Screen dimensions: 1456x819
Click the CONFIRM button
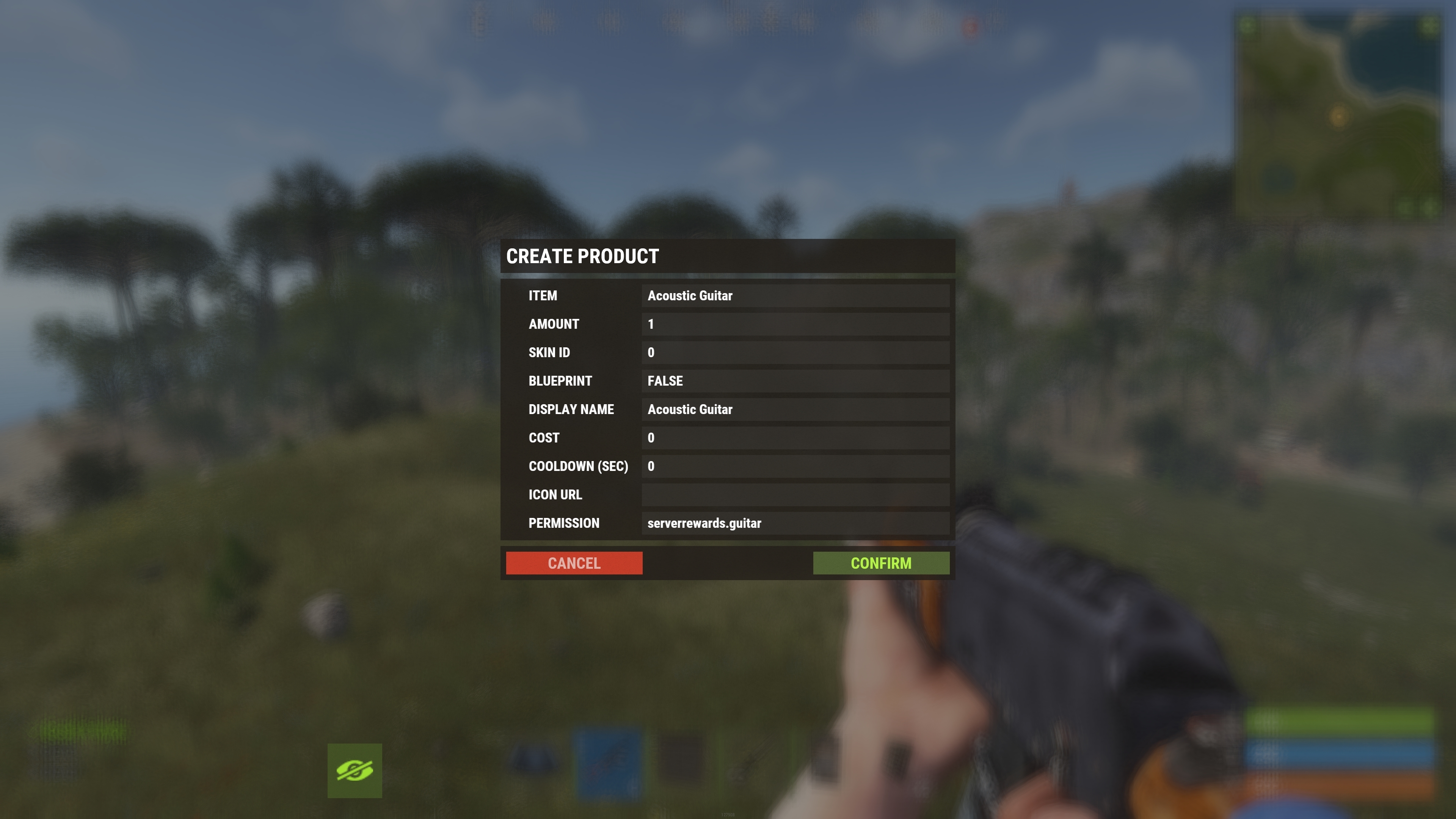pos(882,563)
